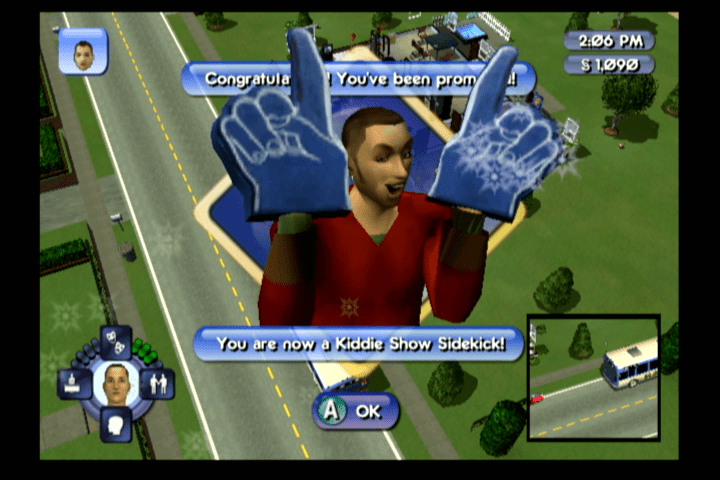This screenshot has width=720, height=480.
Task: Click the Sim face thumbnail in the top corner
Action: [x=83, y=50]
